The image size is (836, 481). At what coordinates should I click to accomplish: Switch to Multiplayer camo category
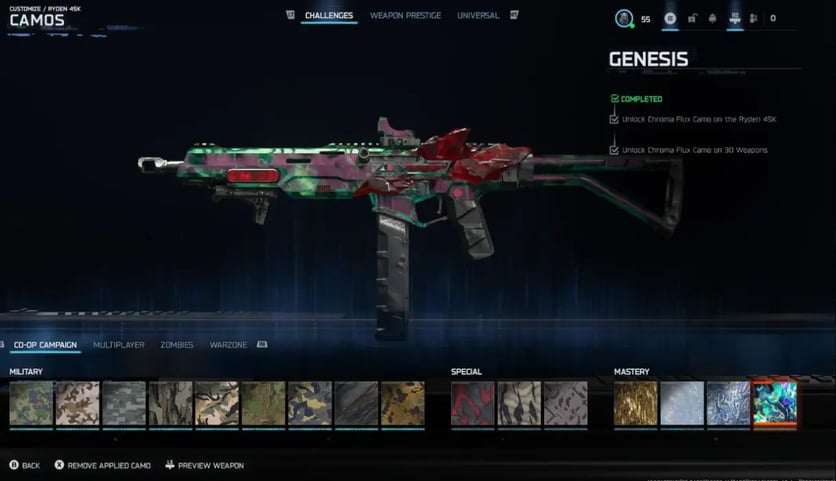[119, 345]
